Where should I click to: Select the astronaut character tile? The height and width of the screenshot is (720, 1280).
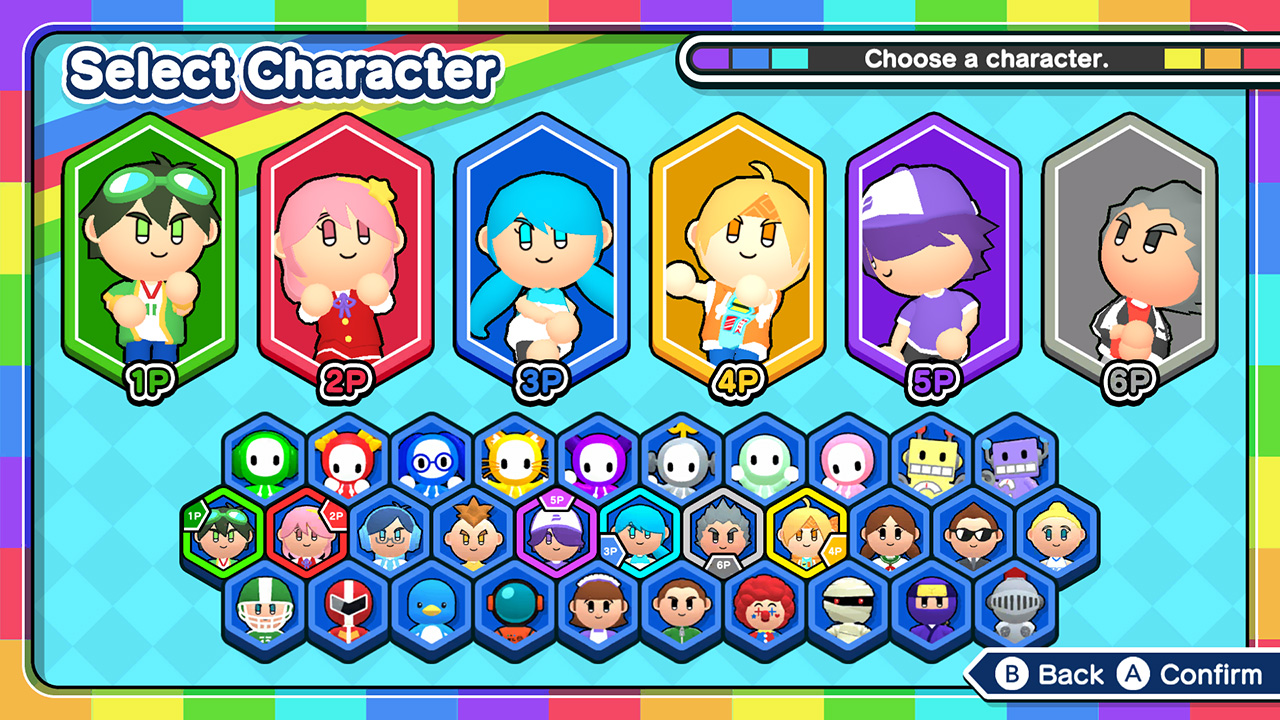514,607
